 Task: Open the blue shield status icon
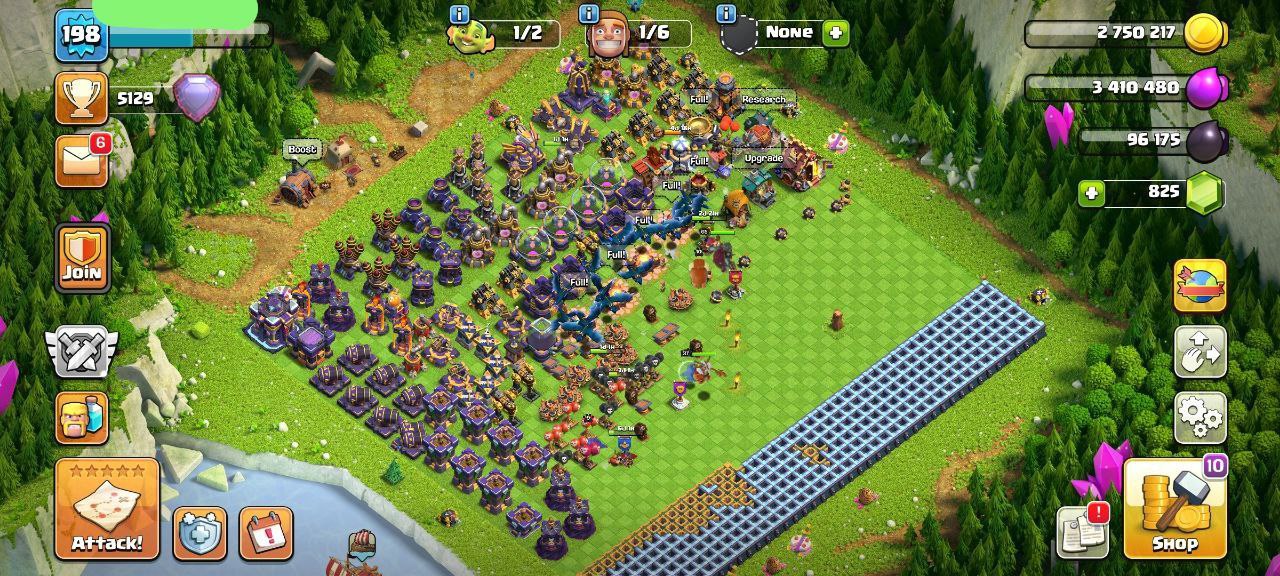click(200, 533)
